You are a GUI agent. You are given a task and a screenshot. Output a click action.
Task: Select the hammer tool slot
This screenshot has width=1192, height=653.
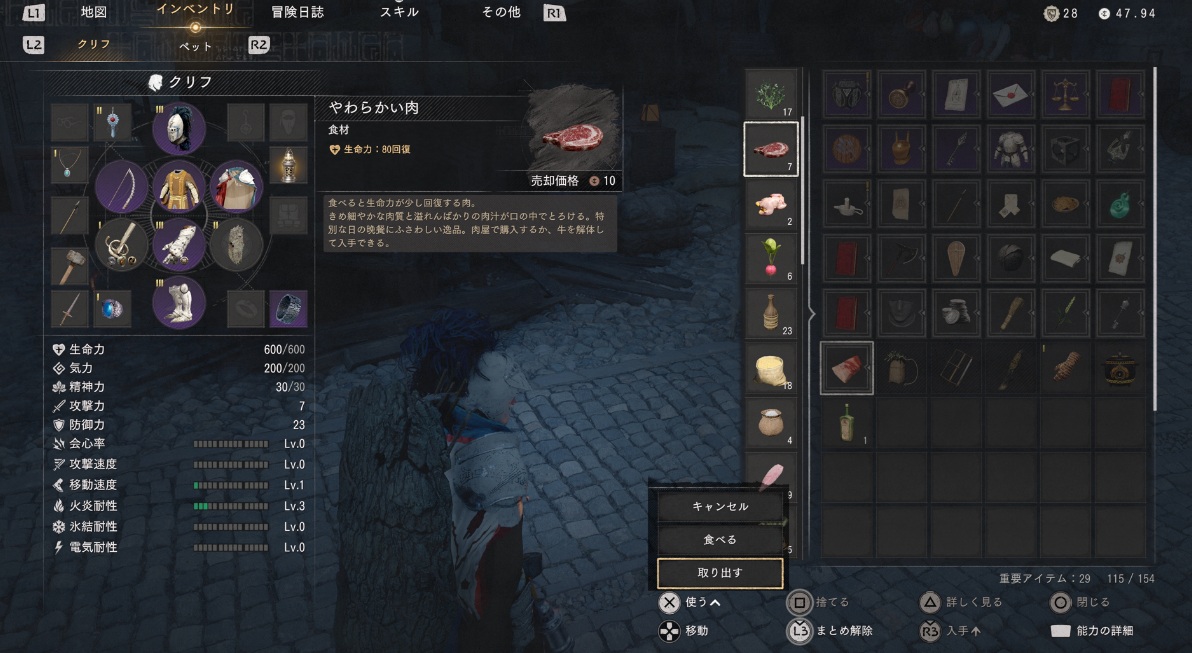(69, 266)
